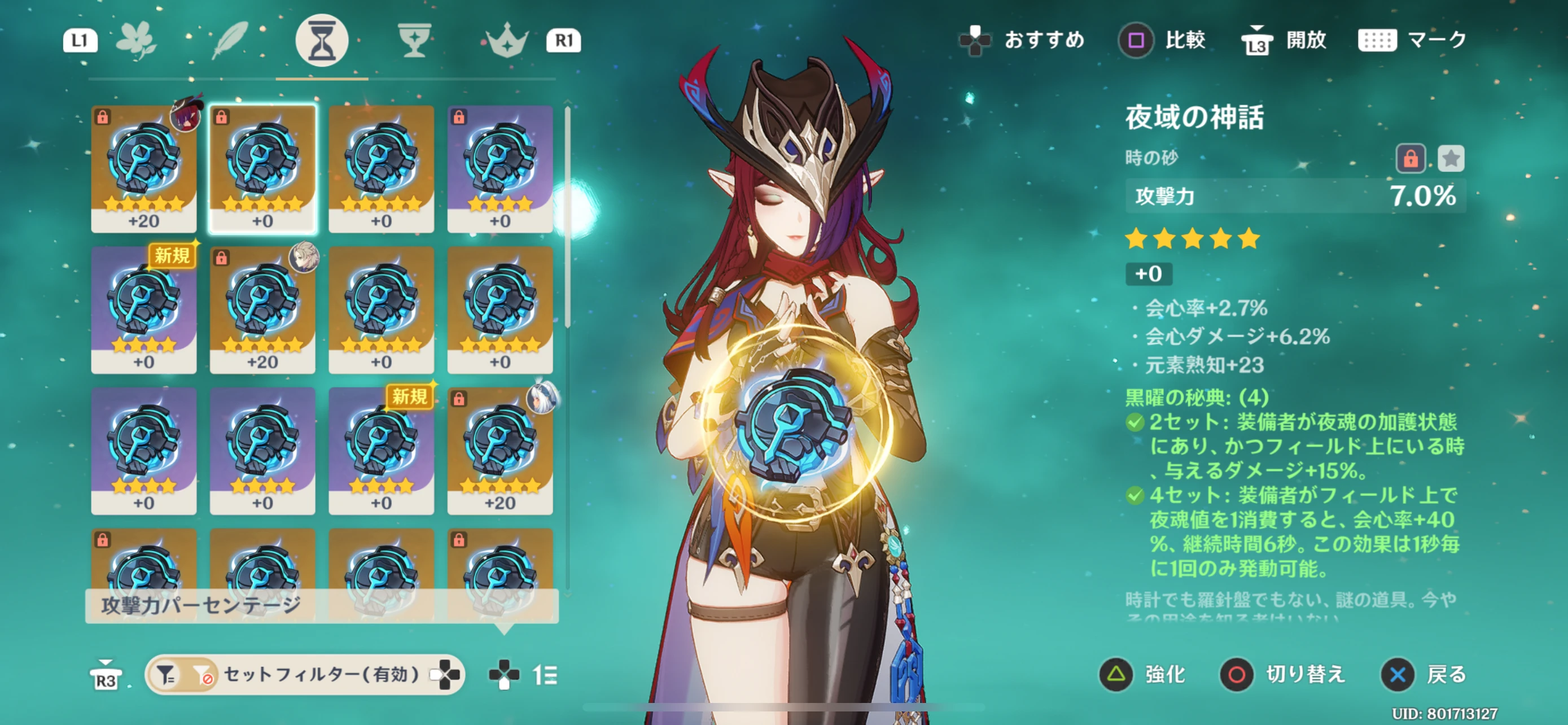Select the +20 sands with blonde character portrait
The image size is (1568, 725).
coord(262,310)
